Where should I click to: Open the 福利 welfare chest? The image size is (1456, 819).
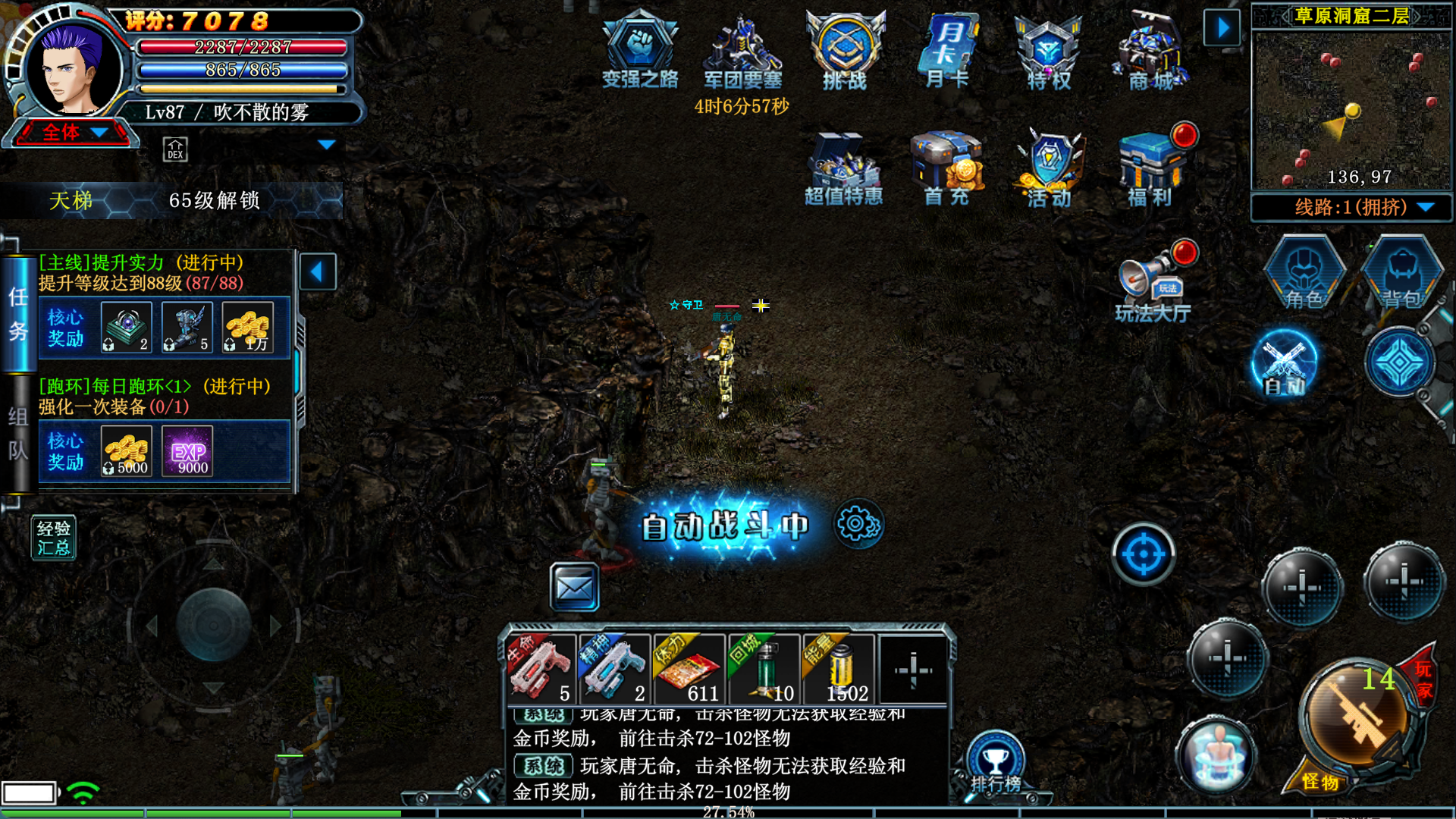(1150, 168)
